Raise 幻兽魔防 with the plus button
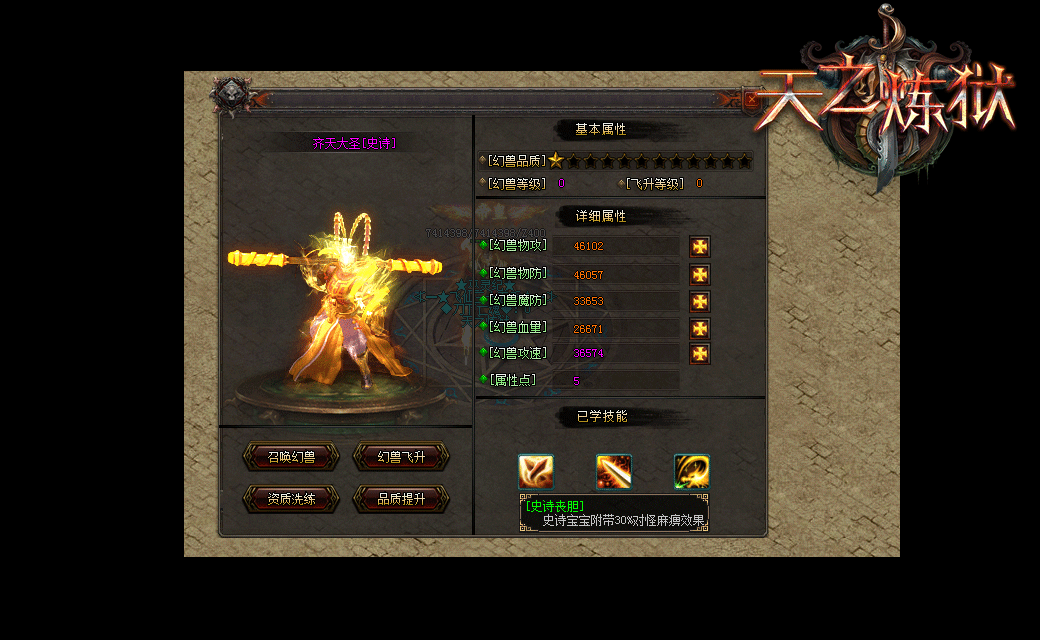Screen dimensions: 1040x640 click(700, 301)
